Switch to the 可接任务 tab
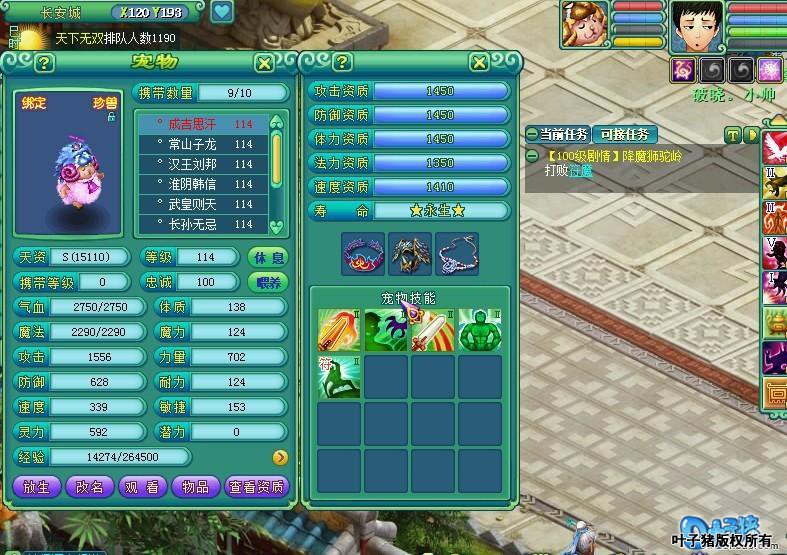787x555 pixels. coord(624,134)
